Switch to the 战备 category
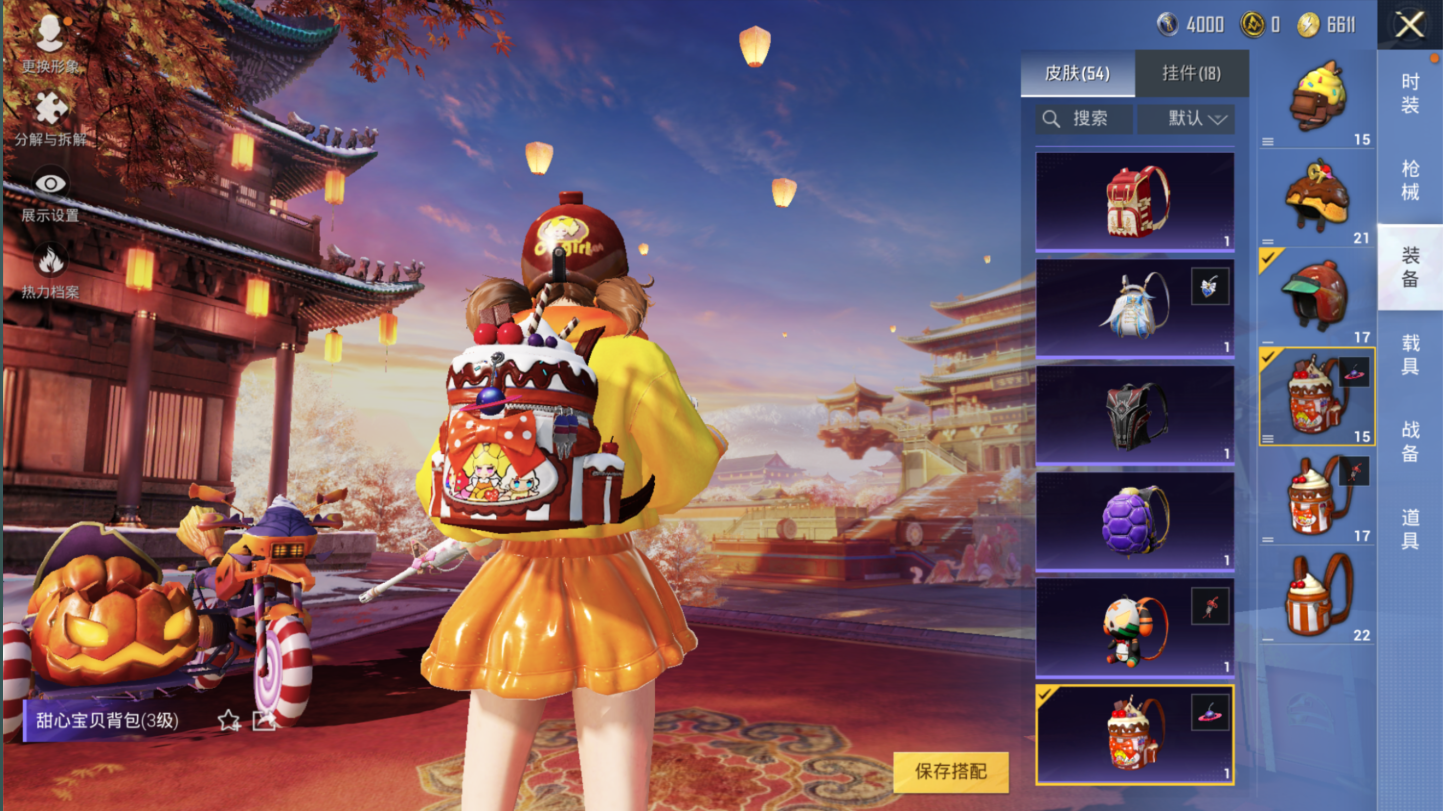The image size is (1443, 811). [1410, 441]
